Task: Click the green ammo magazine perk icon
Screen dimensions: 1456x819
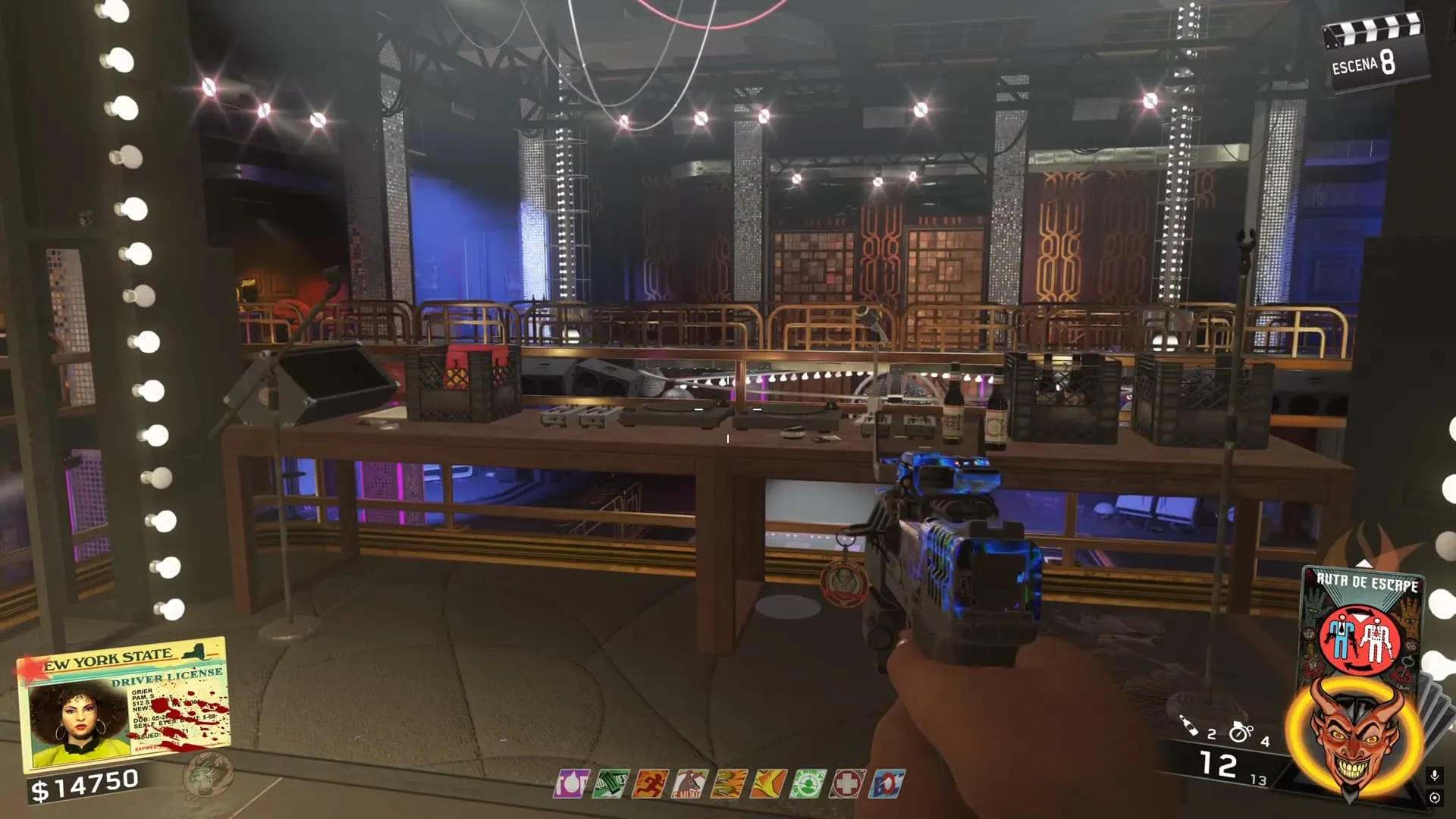Action: click(x=610, y=783)
